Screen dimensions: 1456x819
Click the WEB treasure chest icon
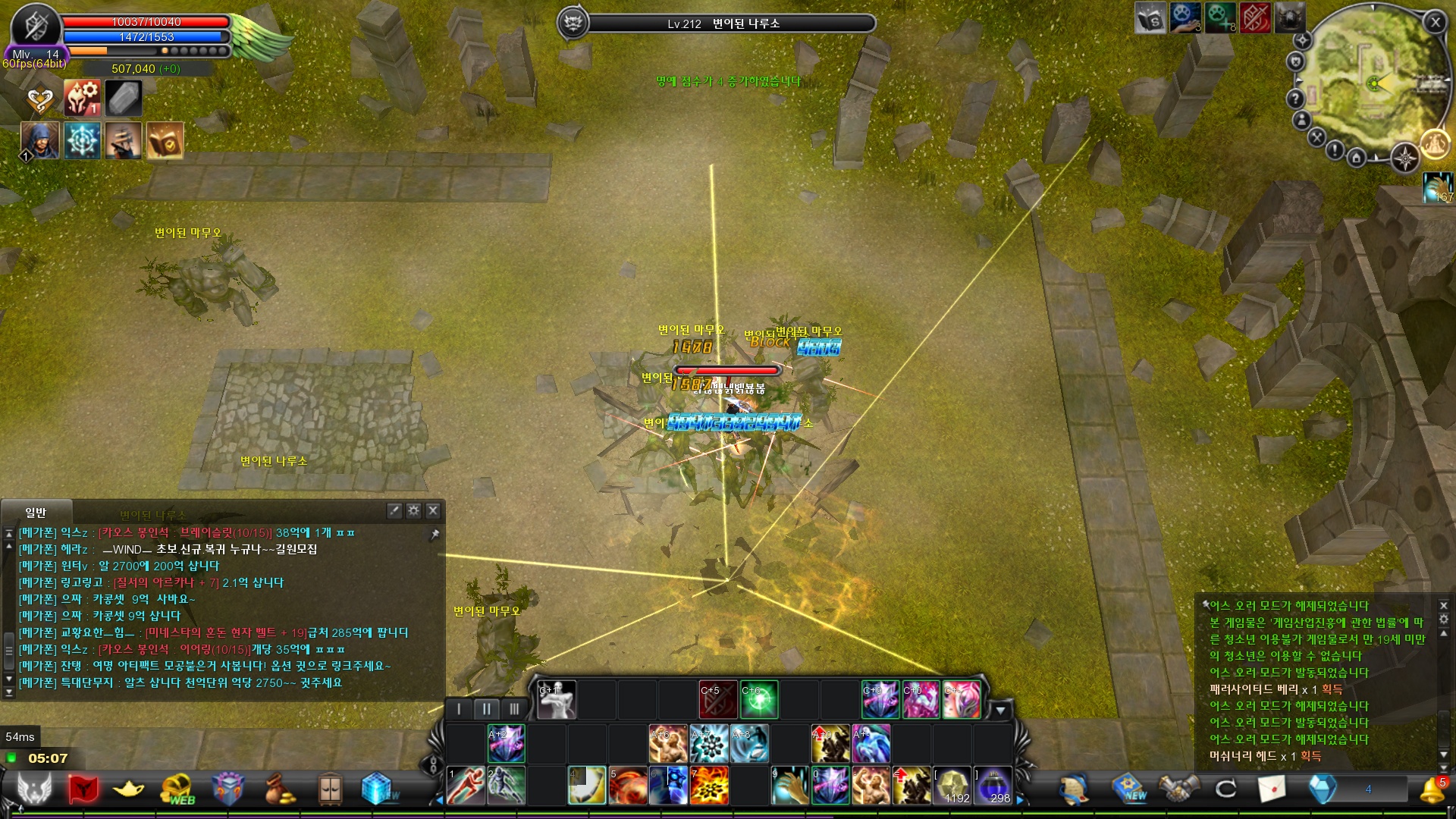[x=177, y=786]
